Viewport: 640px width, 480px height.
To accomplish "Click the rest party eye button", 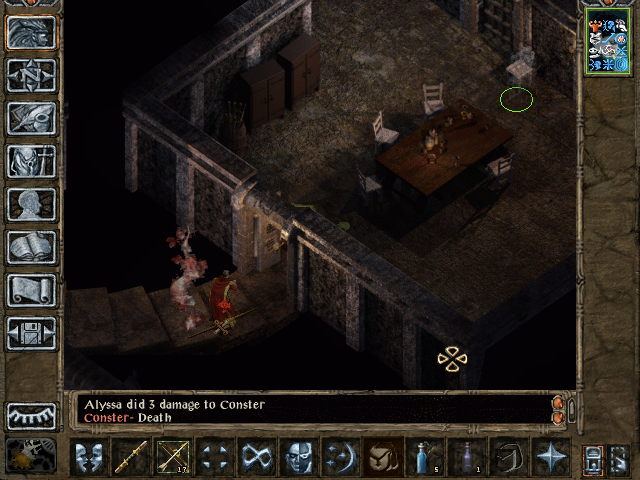I will click(31, 416).
